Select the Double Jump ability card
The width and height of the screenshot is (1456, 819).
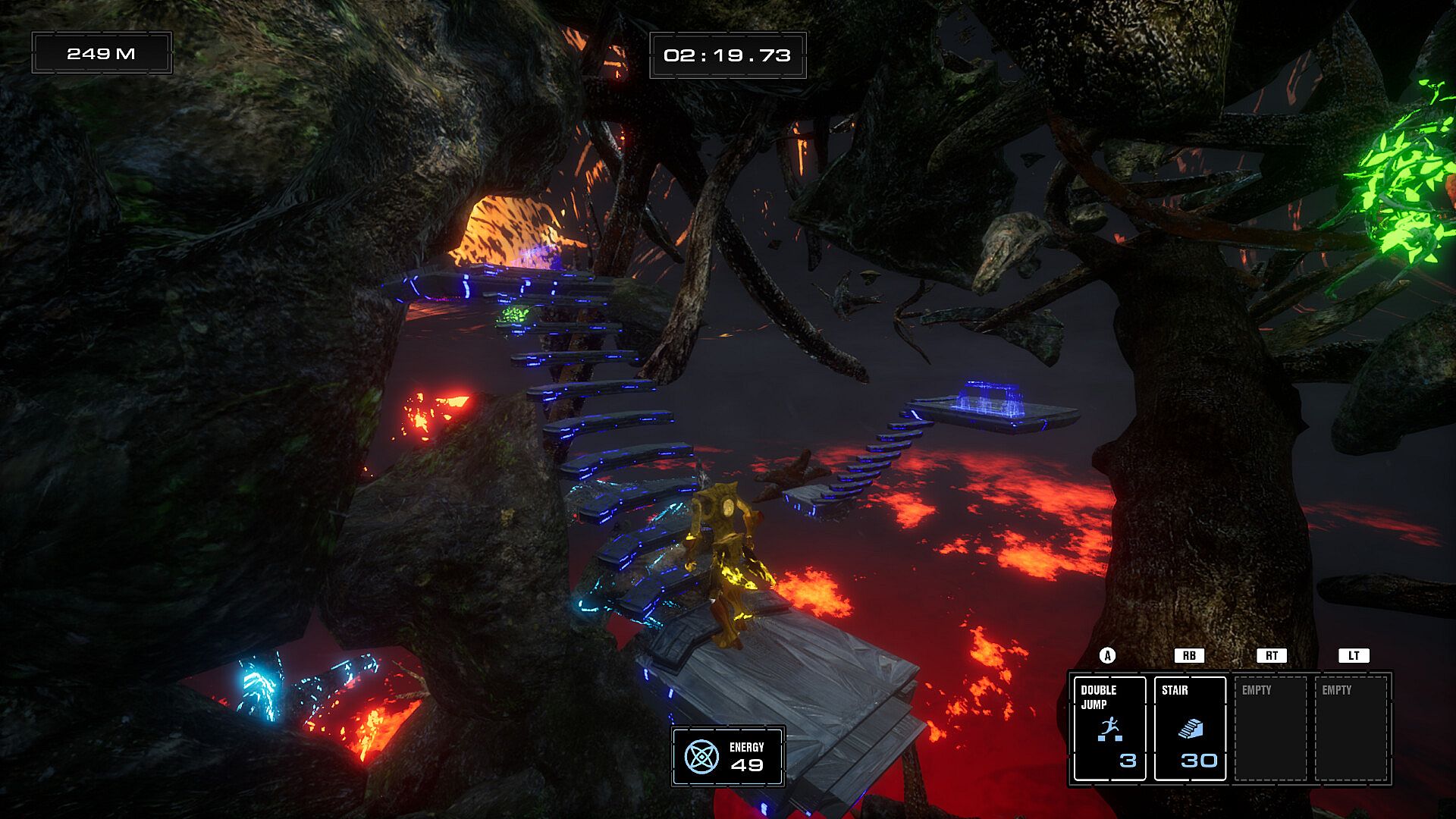[1109, 728]
